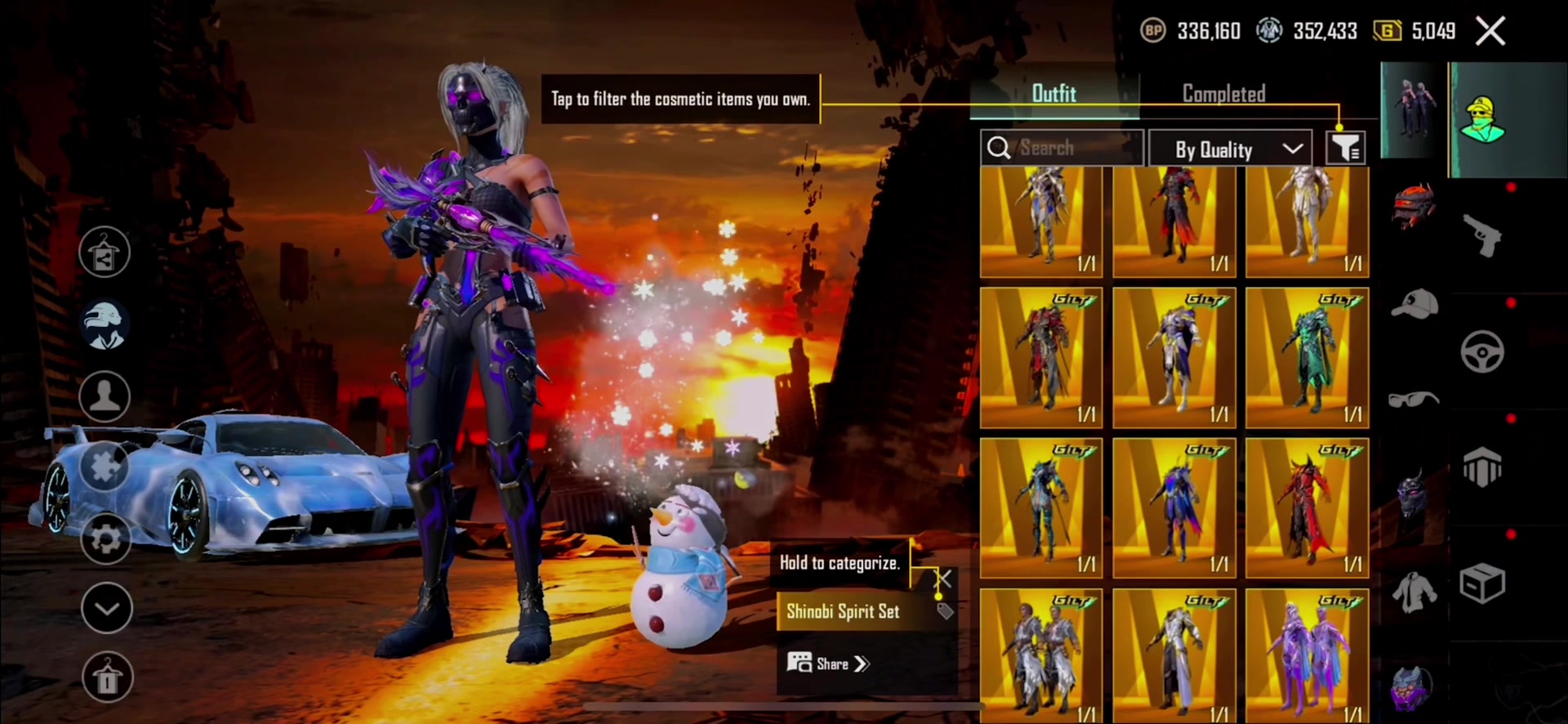The width and height of the screenshot is (1568, 724).
Task: Choose the sunglasses eyewear category
Action: (1414, 400)
